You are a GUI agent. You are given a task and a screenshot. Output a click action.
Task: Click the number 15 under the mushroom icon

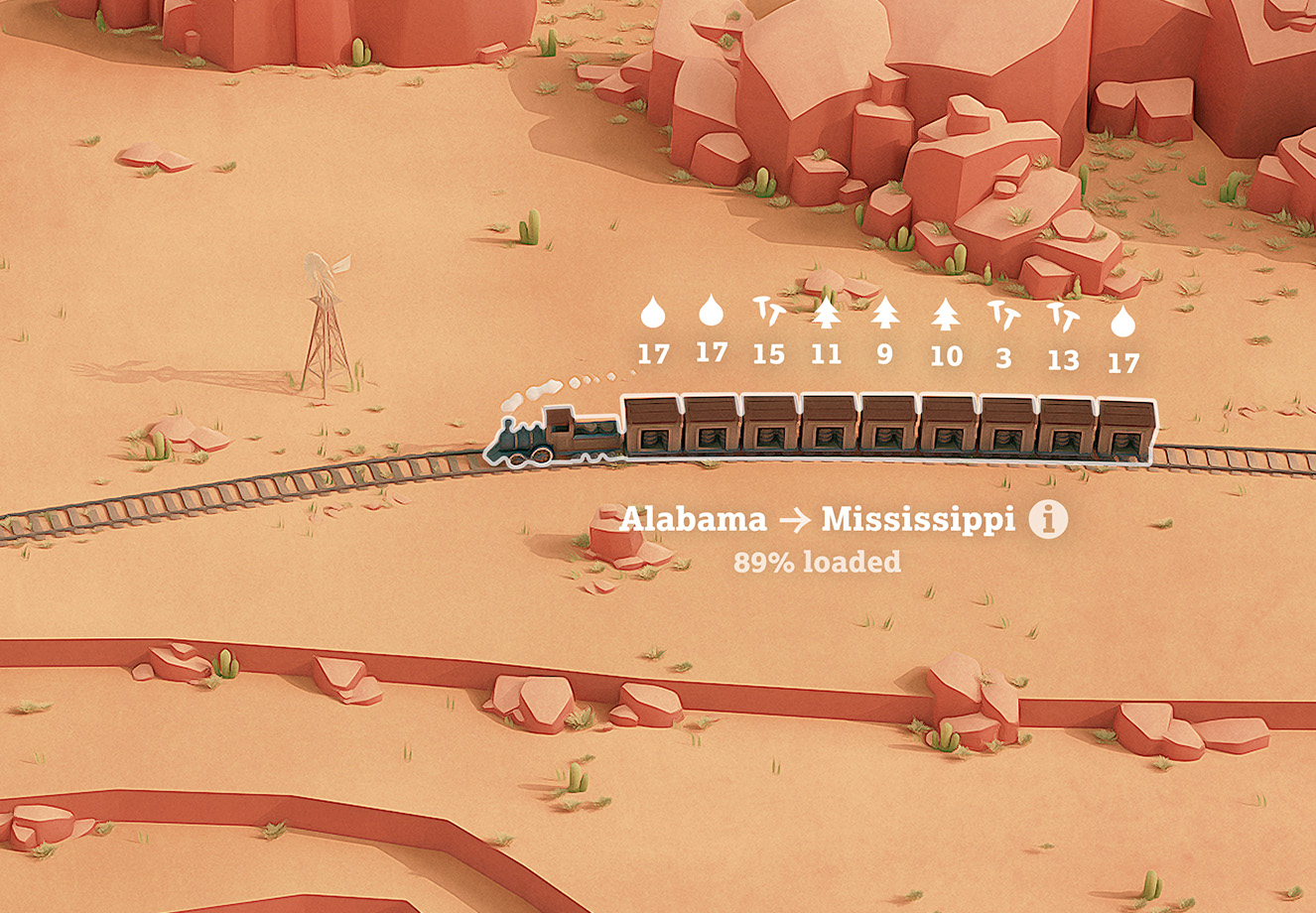point(768,354)
